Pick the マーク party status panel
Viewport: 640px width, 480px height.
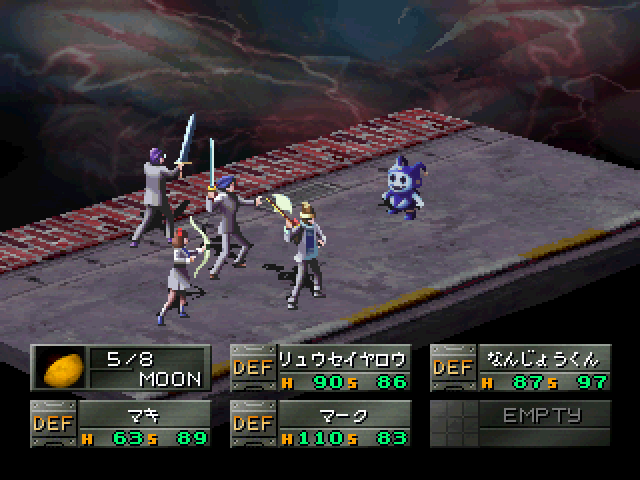coord(320,424)
